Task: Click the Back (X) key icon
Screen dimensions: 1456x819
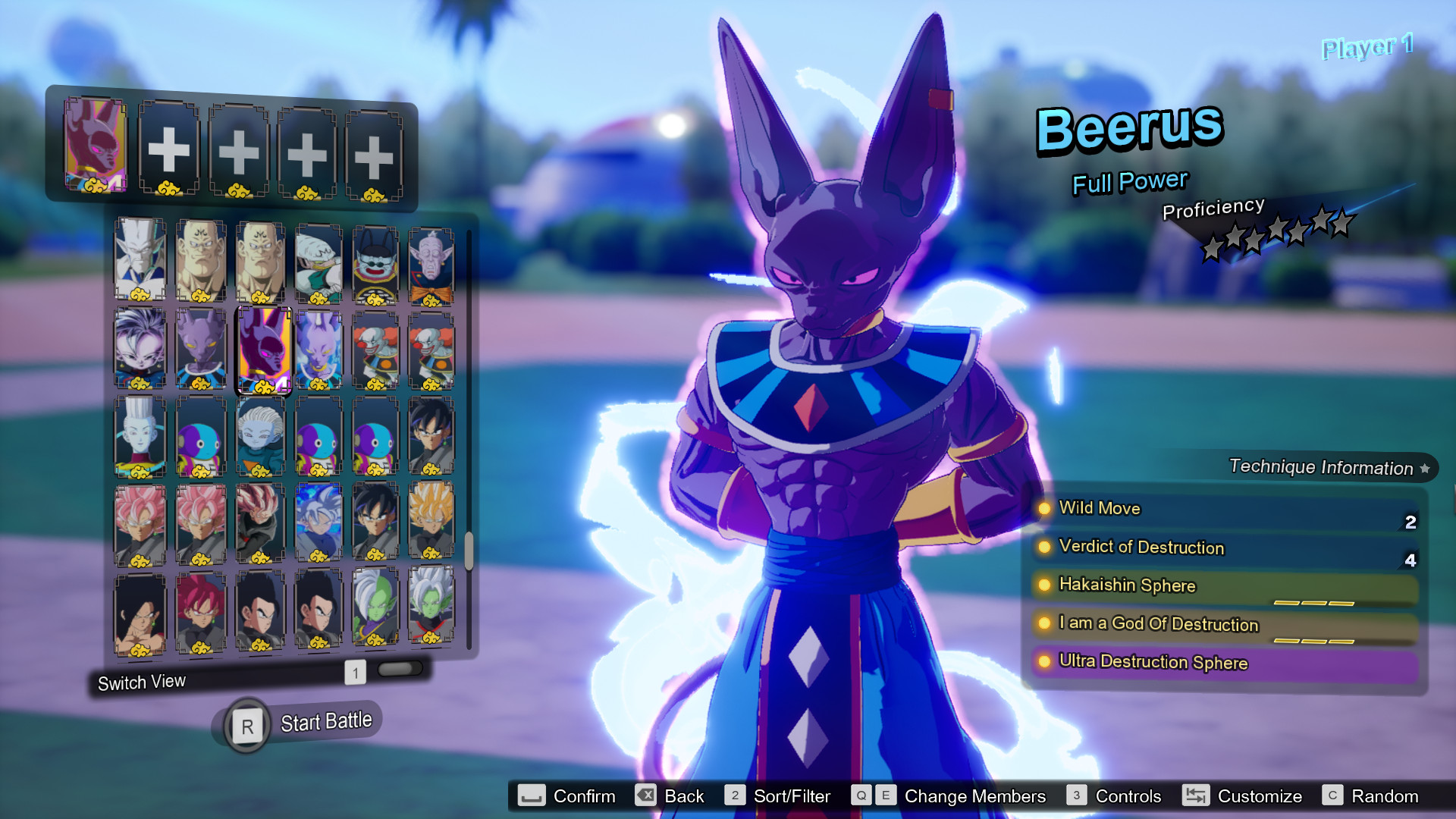Action: click(x=644, y=796)
